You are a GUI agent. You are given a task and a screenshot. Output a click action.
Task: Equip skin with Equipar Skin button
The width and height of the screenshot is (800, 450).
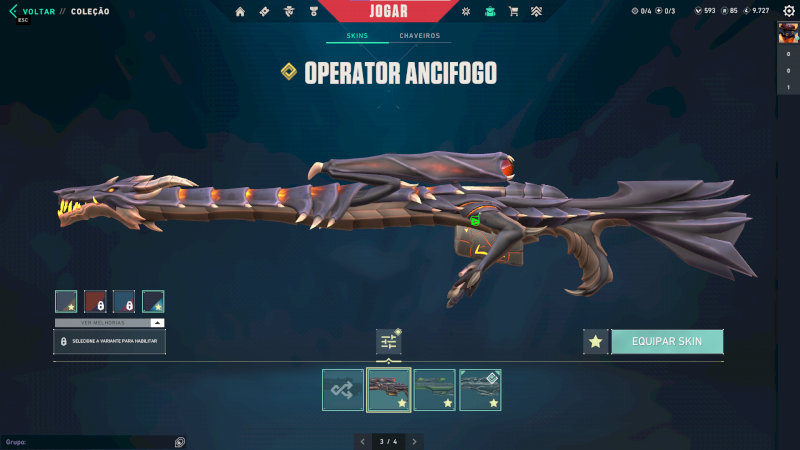click(x=667, y=341)
